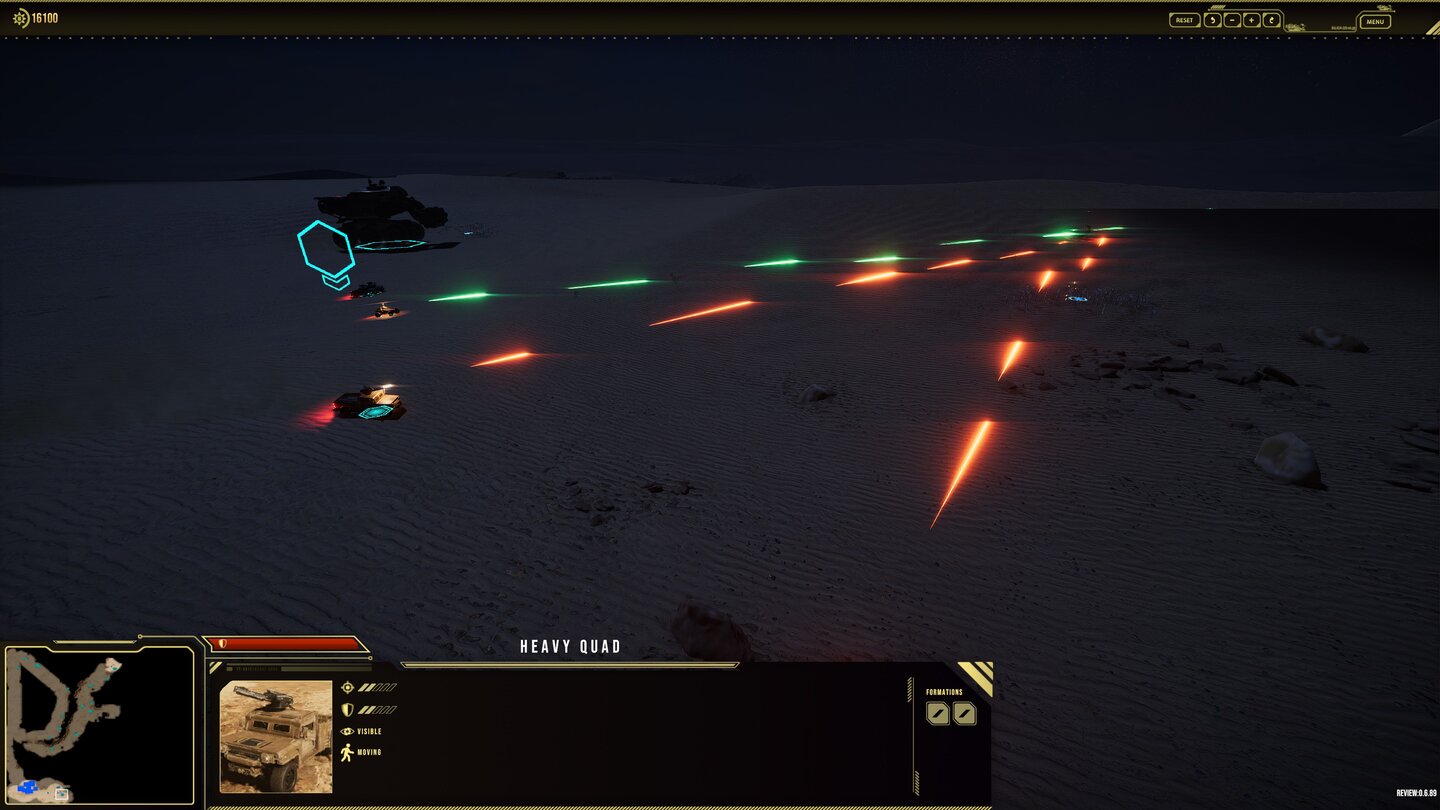Click the Reset camera button
Viewport: 1440px width, 810px height.
pos(1184,20)
